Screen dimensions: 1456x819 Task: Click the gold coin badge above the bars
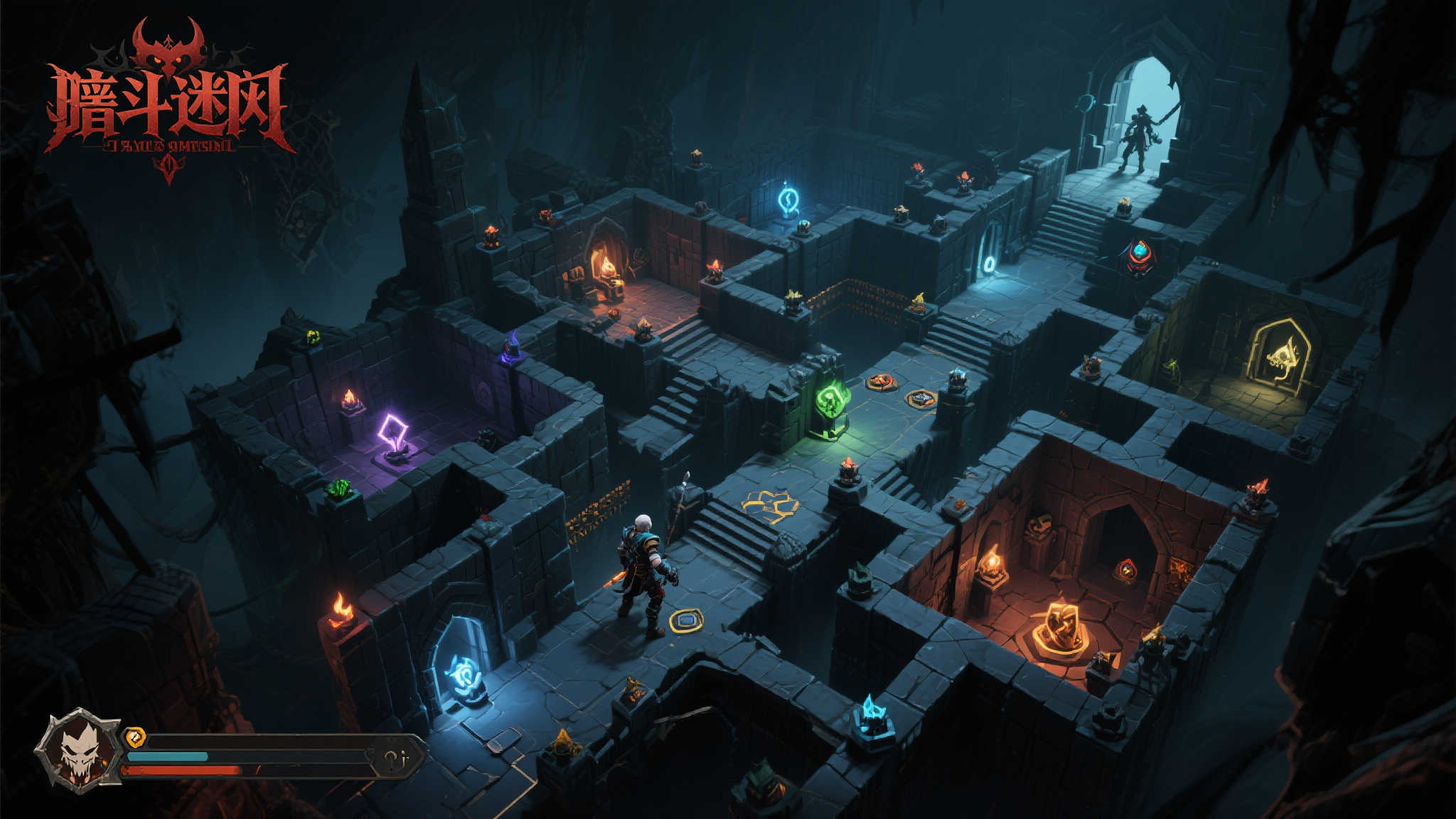pyautogui.click(x=135, y=737)
